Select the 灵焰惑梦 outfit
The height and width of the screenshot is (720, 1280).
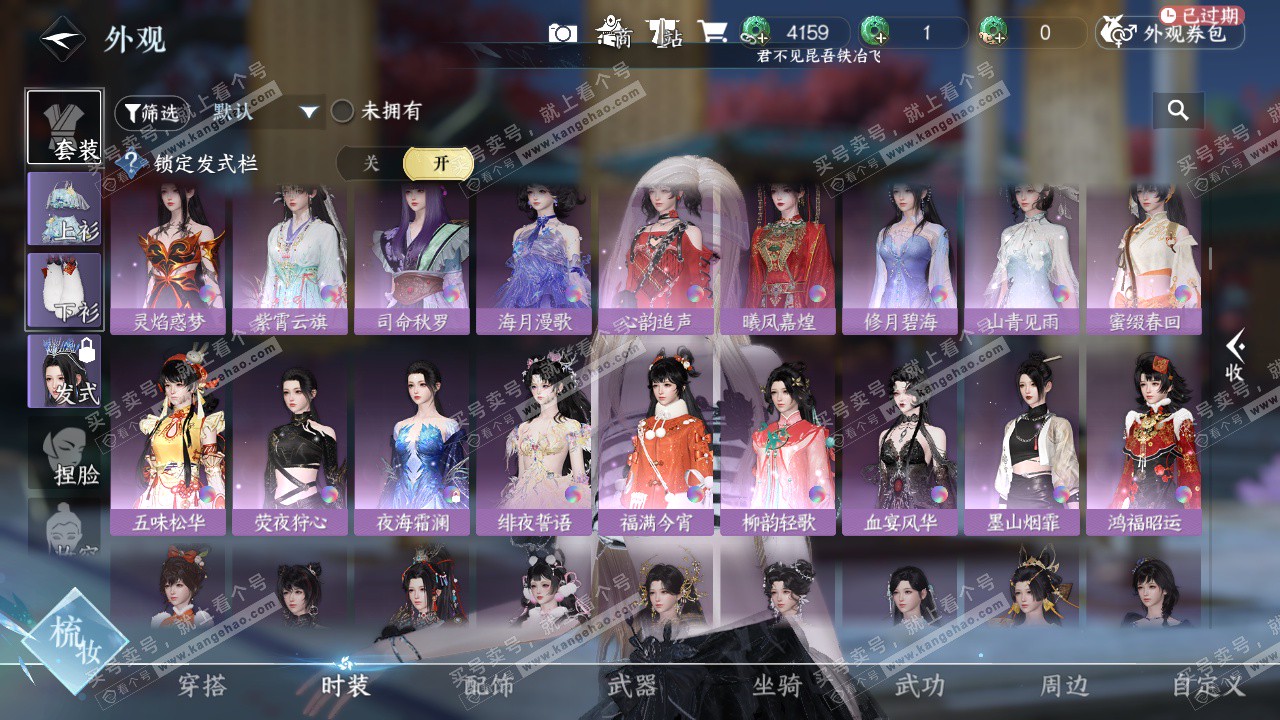coord(168,258)
